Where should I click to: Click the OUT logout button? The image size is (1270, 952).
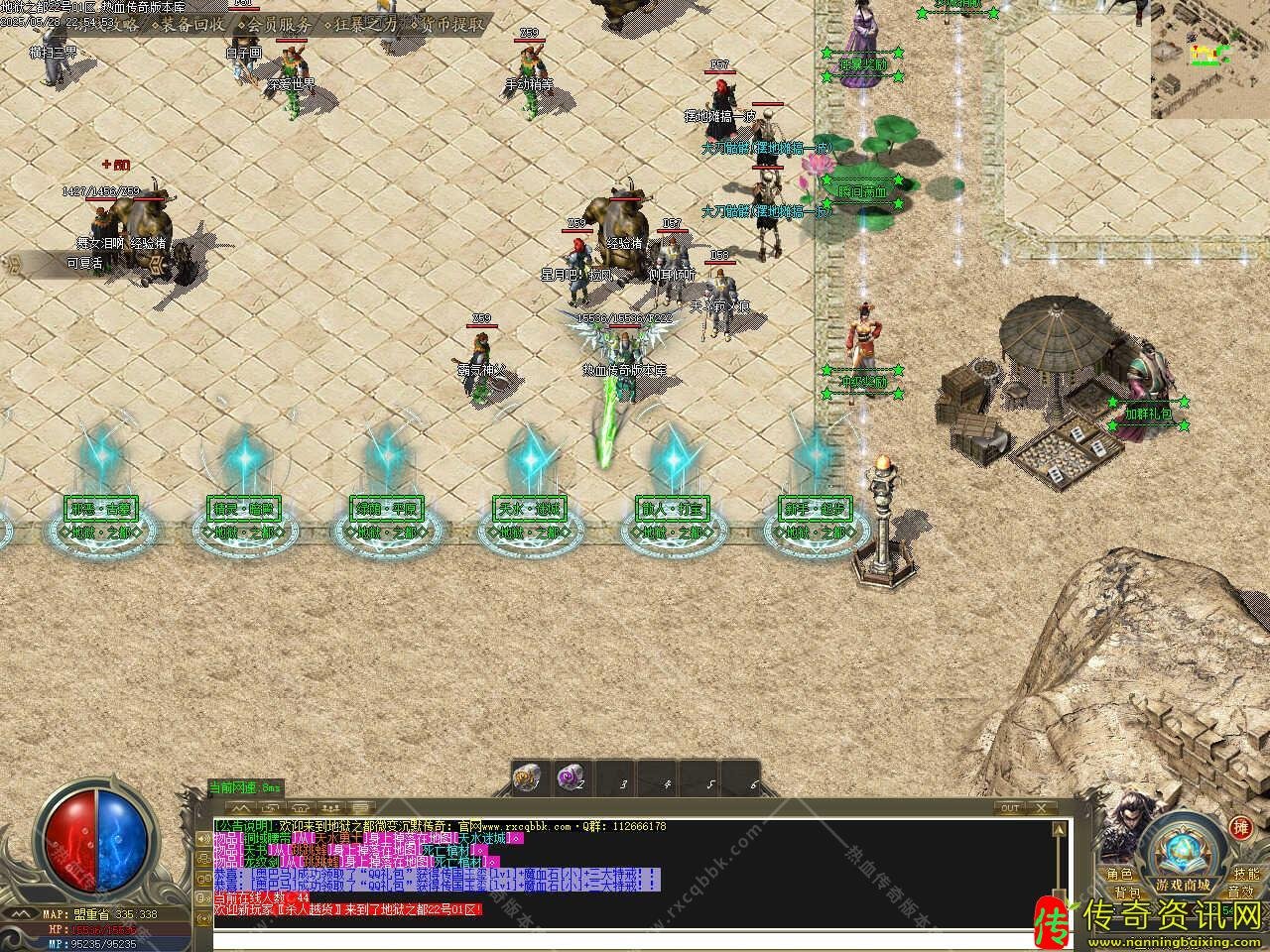point(1010,808)
